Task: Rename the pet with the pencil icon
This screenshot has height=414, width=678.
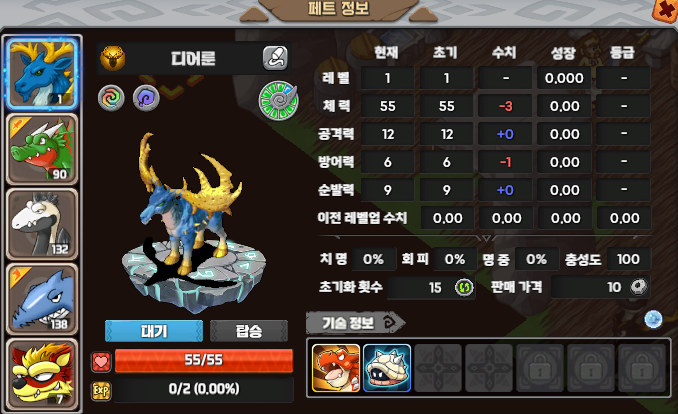Action: click(x=275, y=57)
